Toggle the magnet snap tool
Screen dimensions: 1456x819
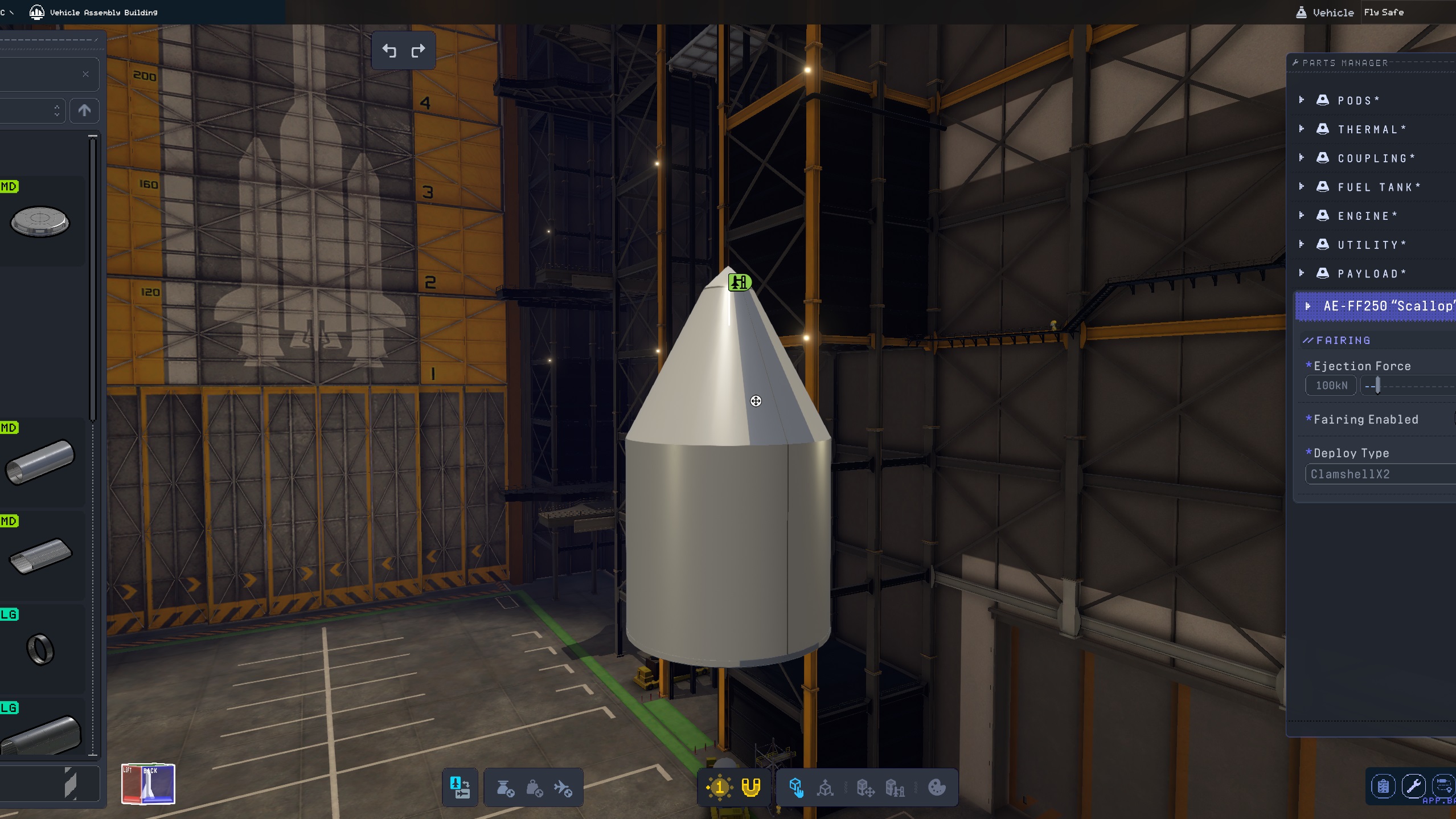750,788
